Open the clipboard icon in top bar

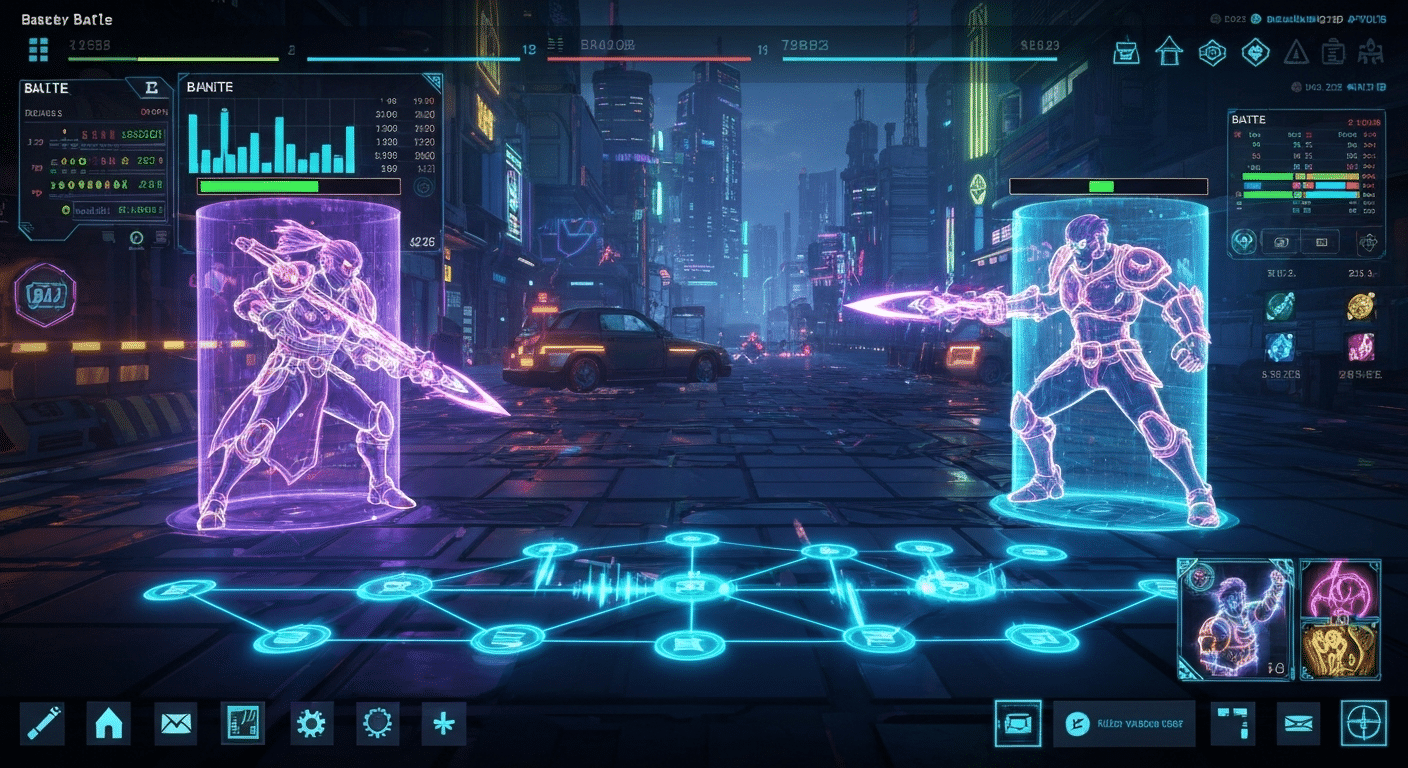coord(1332,52)
